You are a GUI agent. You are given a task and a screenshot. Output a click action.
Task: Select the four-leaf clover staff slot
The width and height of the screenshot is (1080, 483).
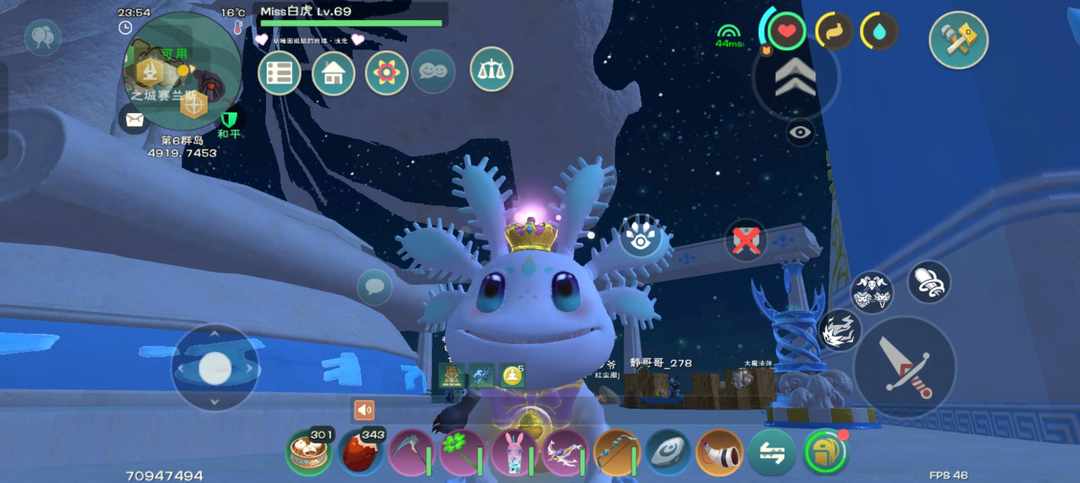(463, 452)
